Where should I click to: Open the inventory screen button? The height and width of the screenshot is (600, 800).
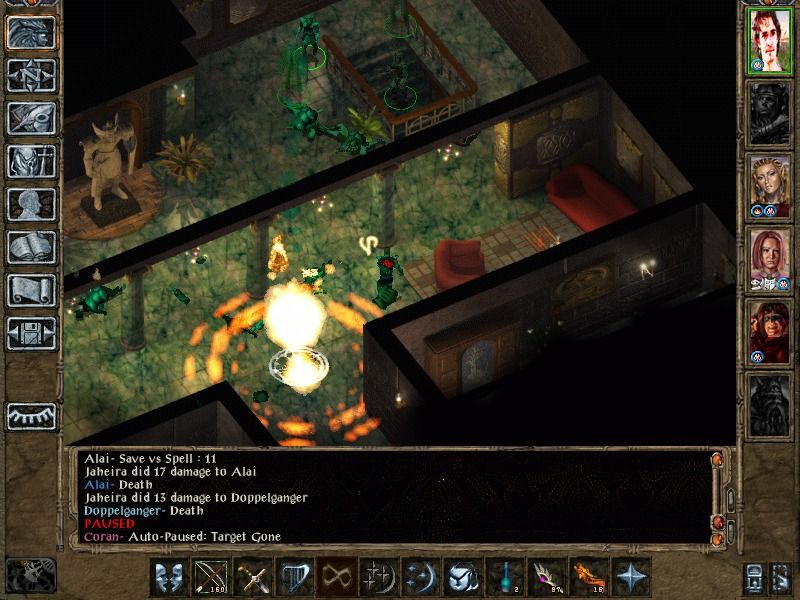tap(31, 161)
